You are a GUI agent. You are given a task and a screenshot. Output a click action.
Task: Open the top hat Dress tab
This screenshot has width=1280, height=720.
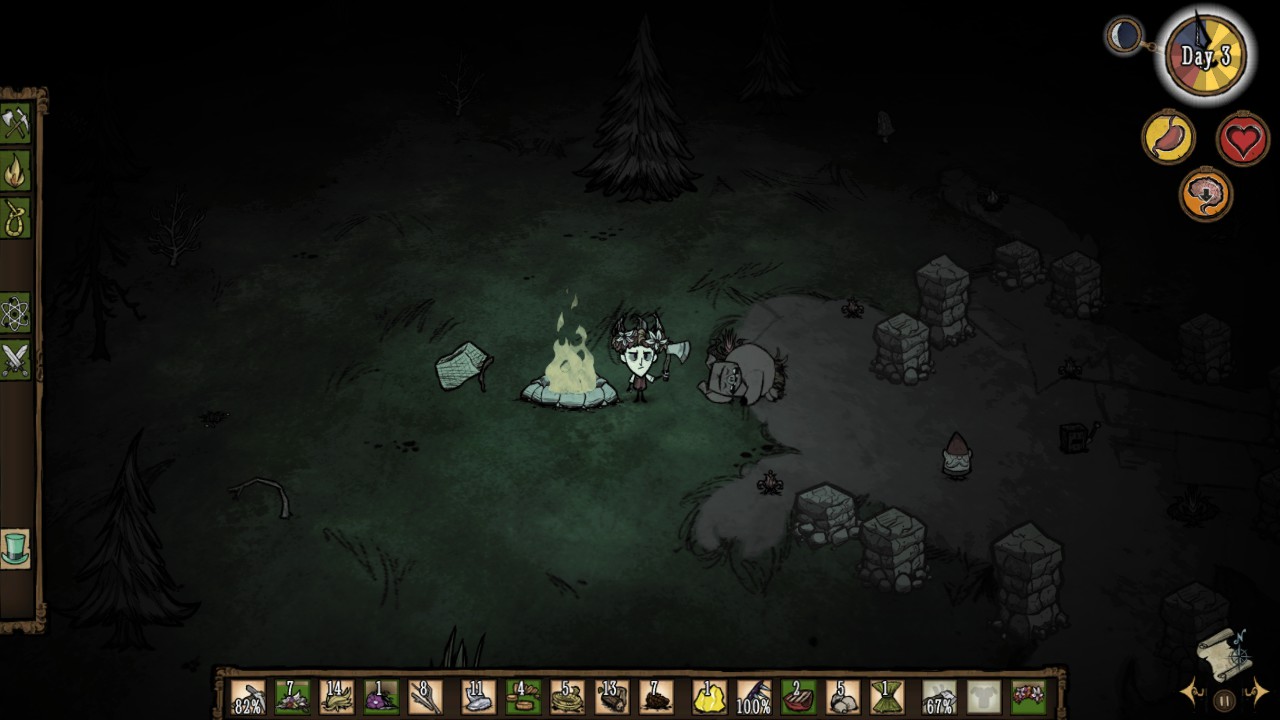[16, 548]
